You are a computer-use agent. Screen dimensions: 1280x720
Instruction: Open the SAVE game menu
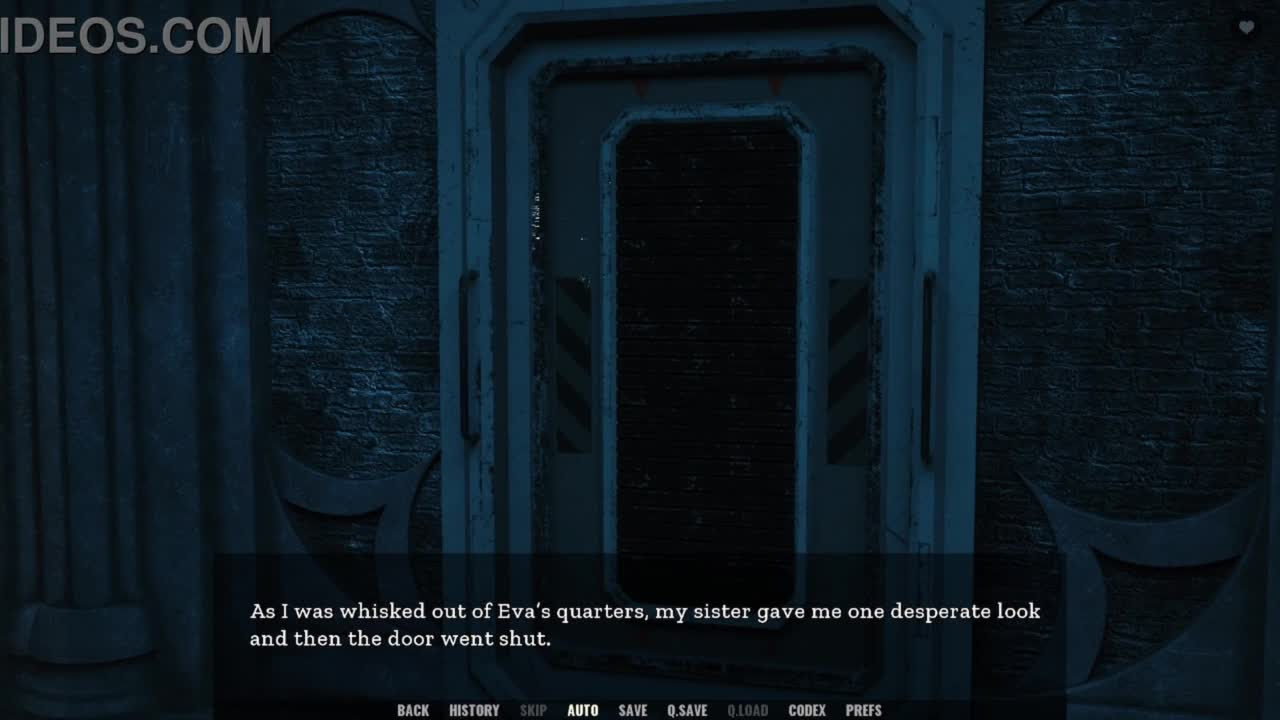[x=633, y=710]
